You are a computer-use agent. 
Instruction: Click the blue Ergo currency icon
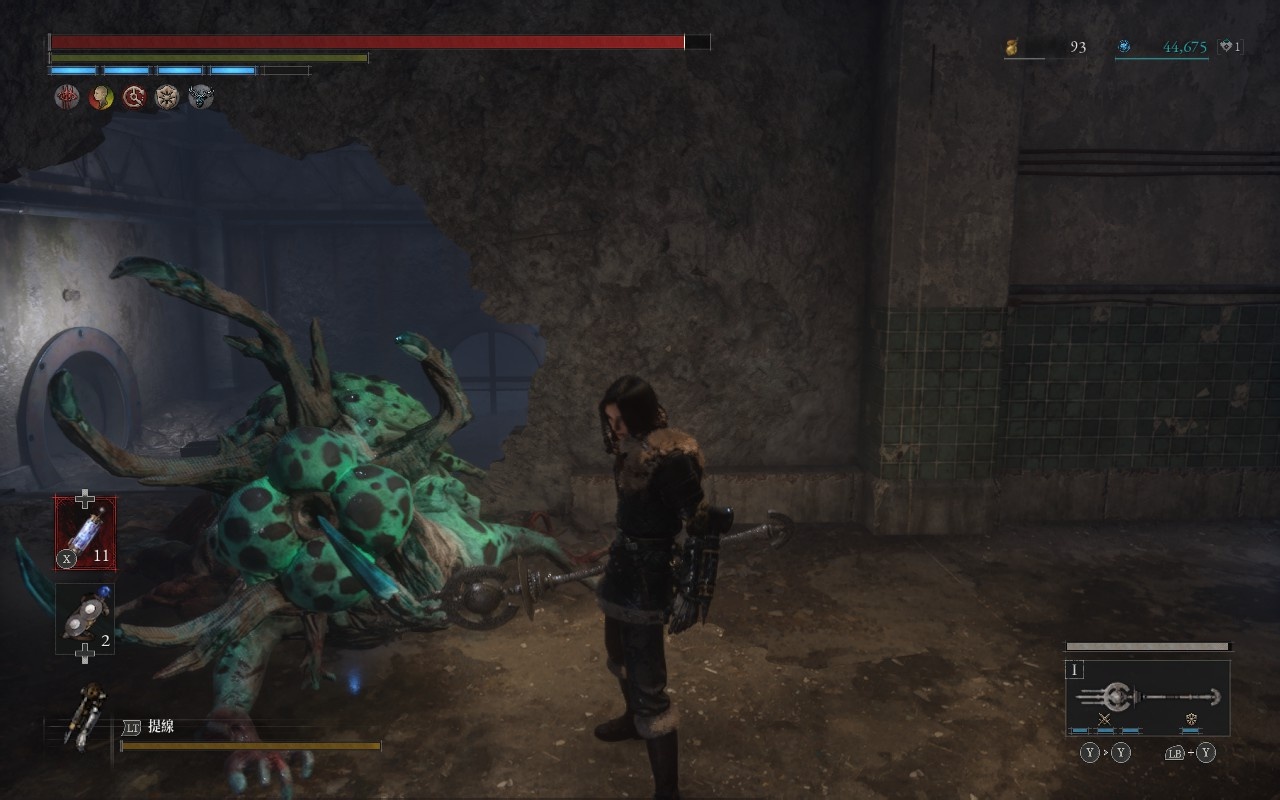1124,46
